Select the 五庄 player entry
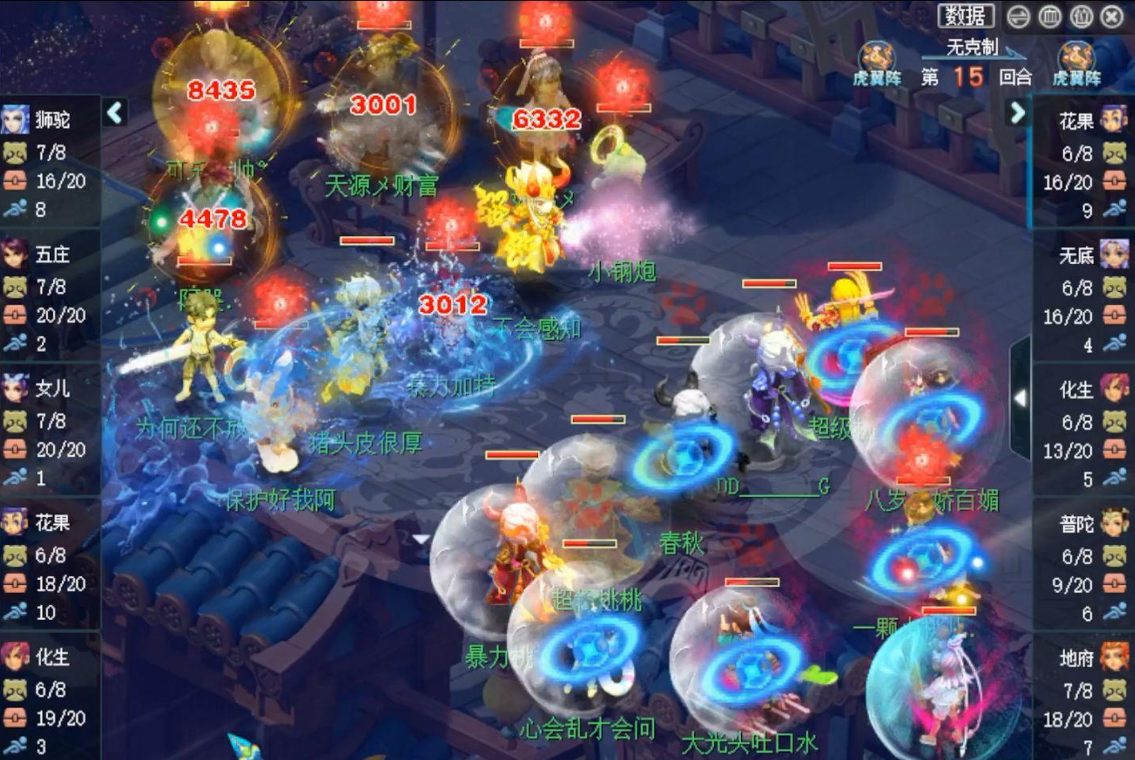The height and width of the screenshot is (760, 1135). [50, 255]
